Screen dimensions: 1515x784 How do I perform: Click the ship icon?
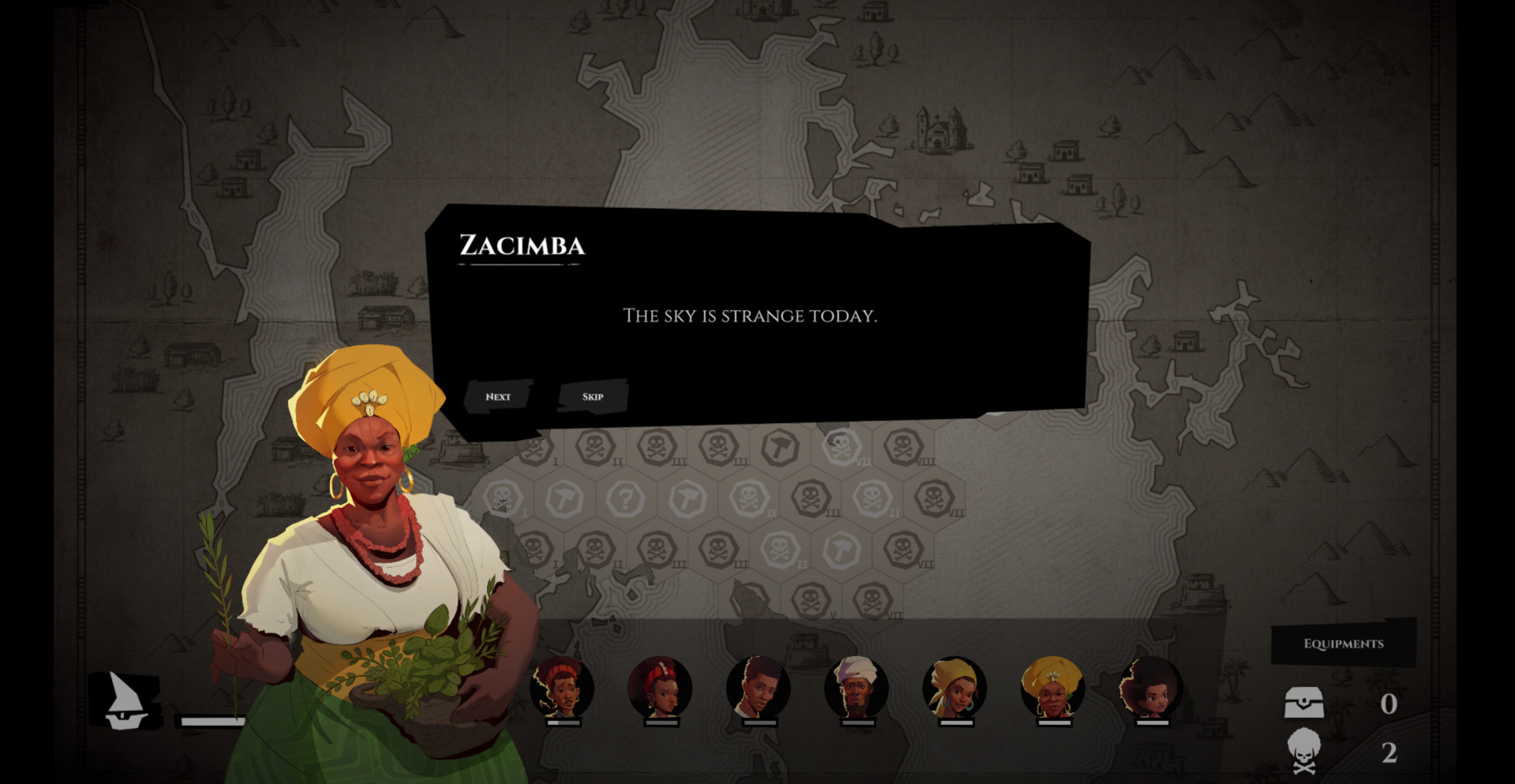[126, 700]
